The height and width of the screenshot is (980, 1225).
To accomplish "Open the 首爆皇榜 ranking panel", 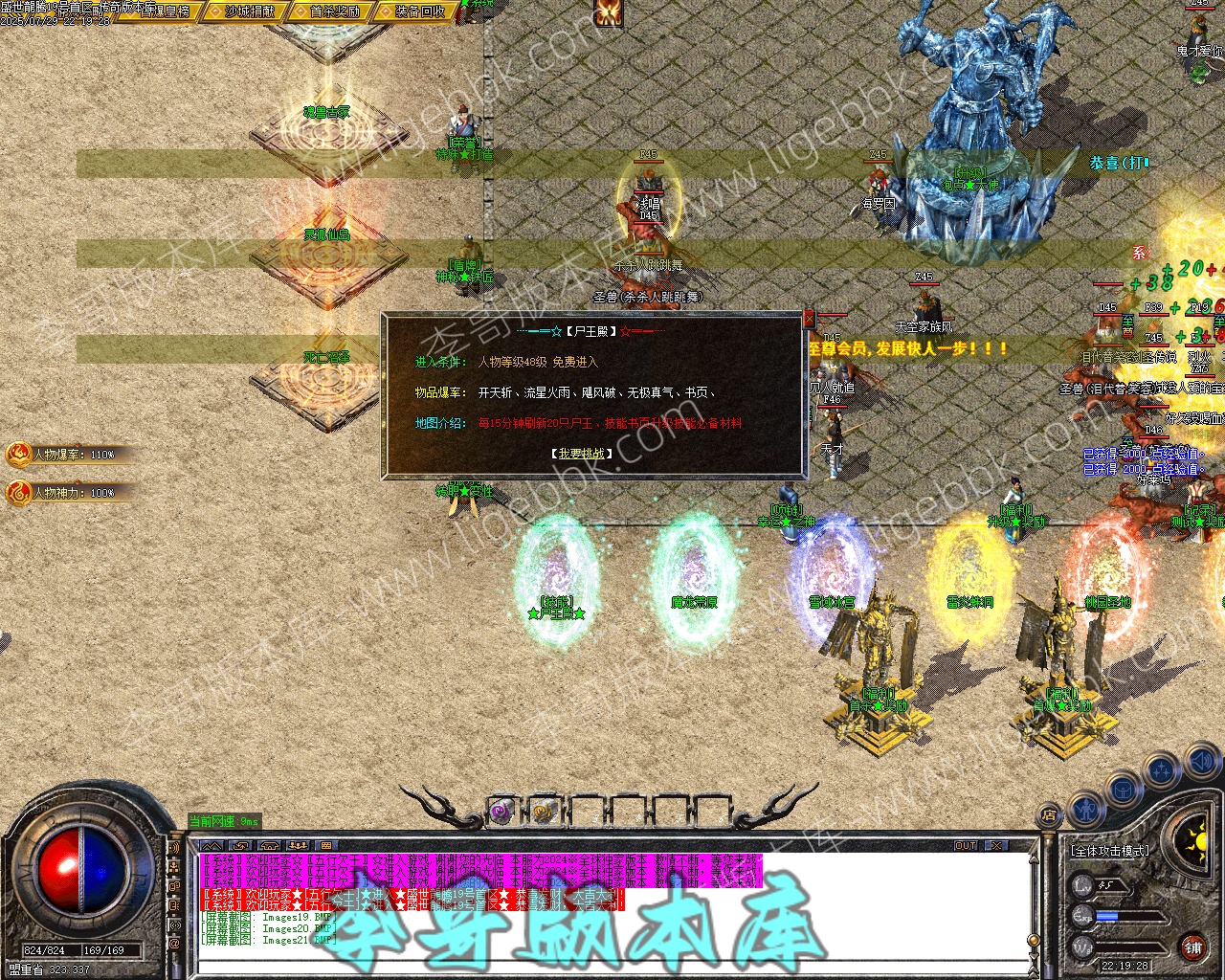I will pyautogui.click(x=166, y=11).
